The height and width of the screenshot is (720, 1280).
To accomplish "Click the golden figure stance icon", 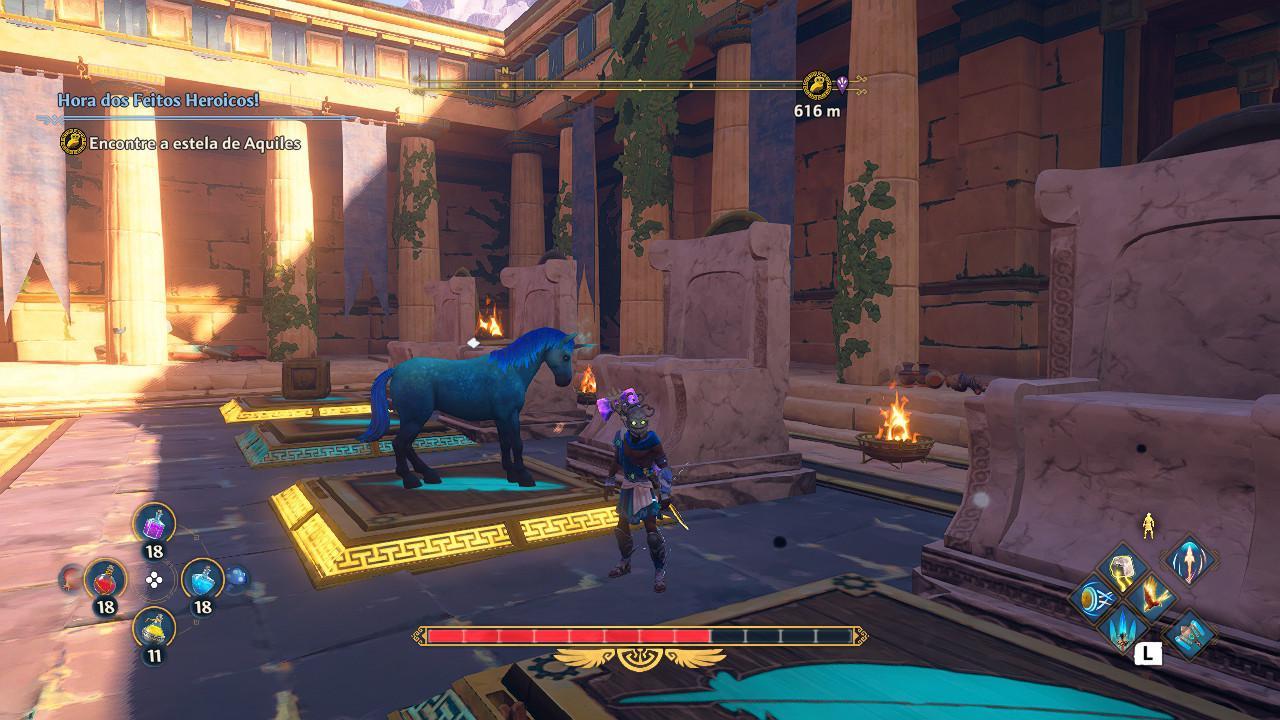I will (1148, 525).
